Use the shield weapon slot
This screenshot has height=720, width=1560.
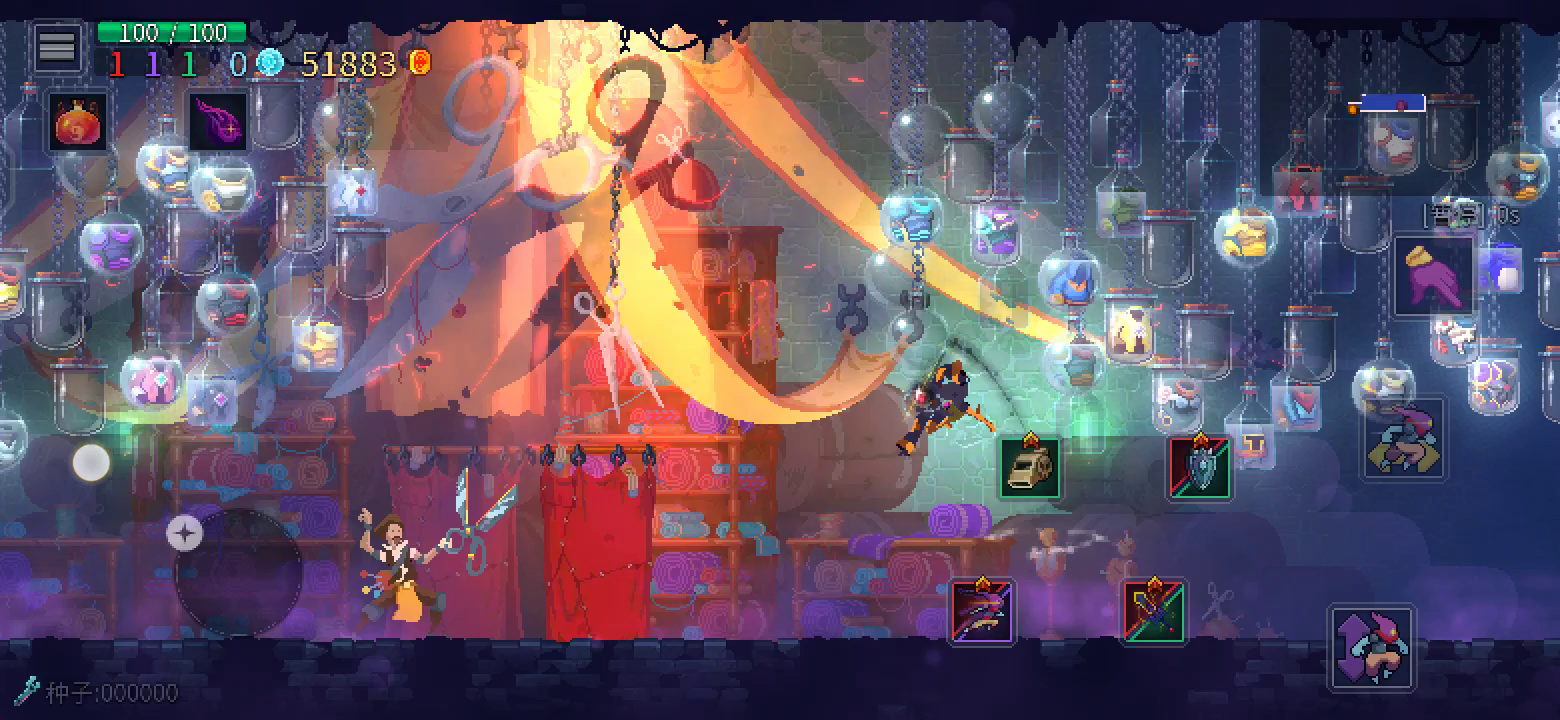pos(1201,468)
